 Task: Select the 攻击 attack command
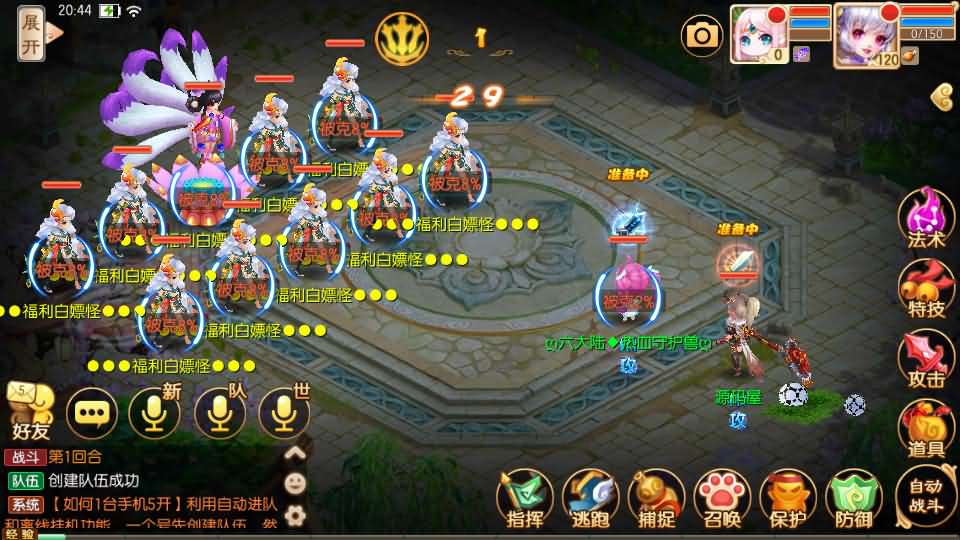[925, 360]
